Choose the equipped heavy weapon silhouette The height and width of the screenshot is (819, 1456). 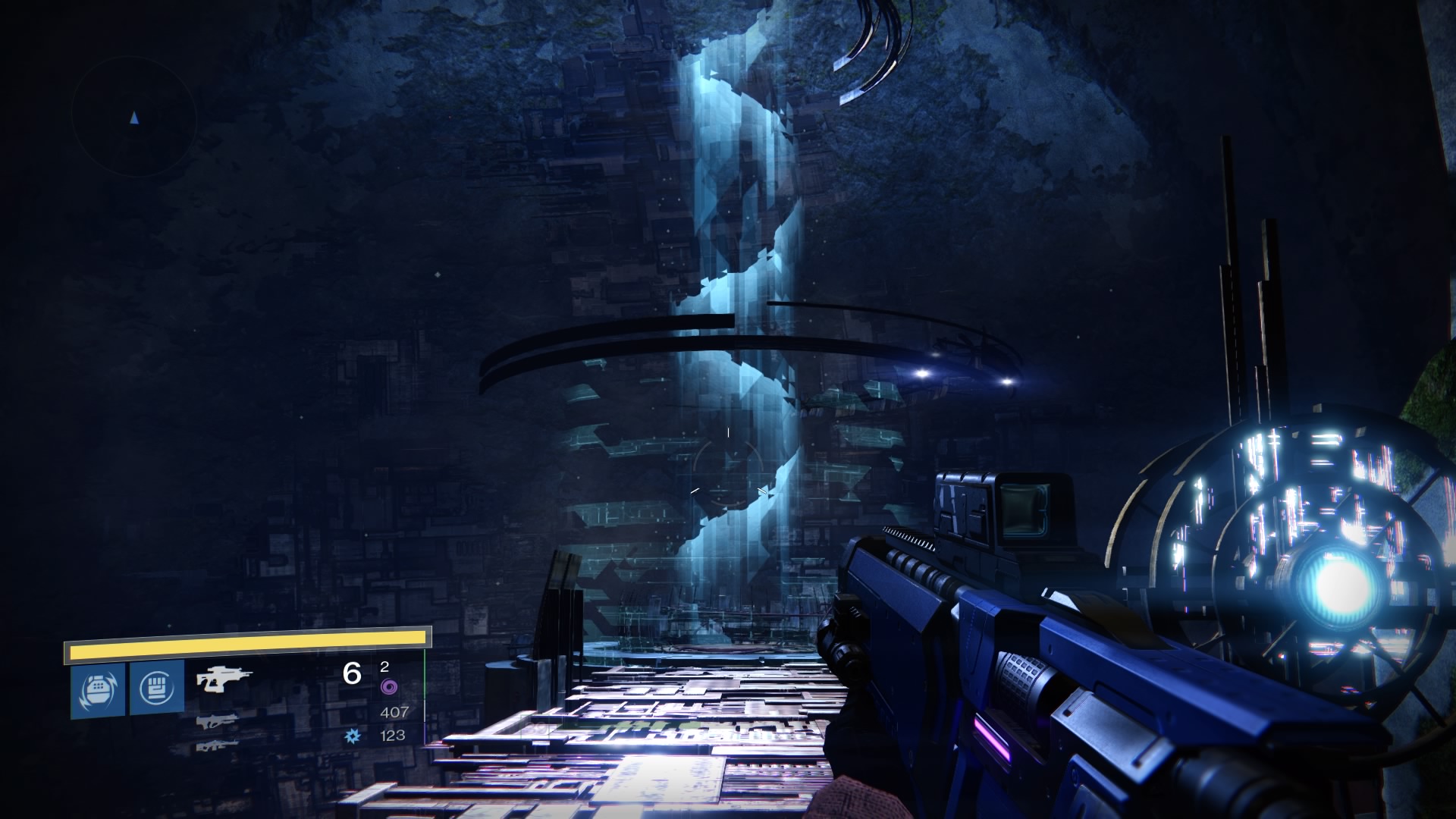224,679
